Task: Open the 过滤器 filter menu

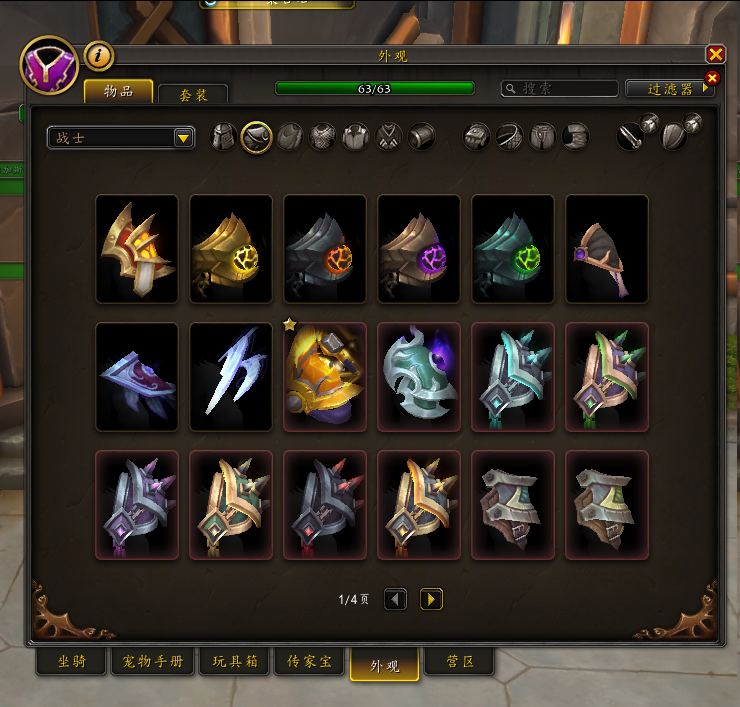Action: click(670, 89)
